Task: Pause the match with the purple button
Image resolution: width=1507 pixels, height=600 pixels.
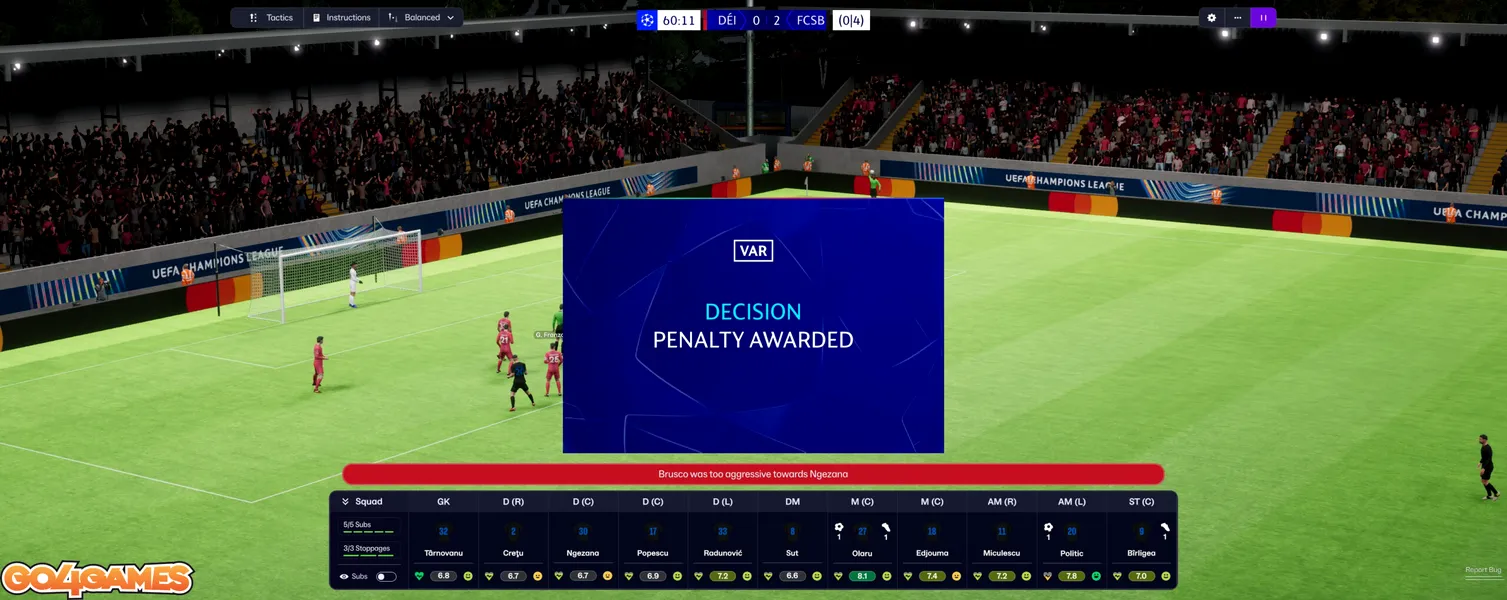Action: tap(1263, 18)
